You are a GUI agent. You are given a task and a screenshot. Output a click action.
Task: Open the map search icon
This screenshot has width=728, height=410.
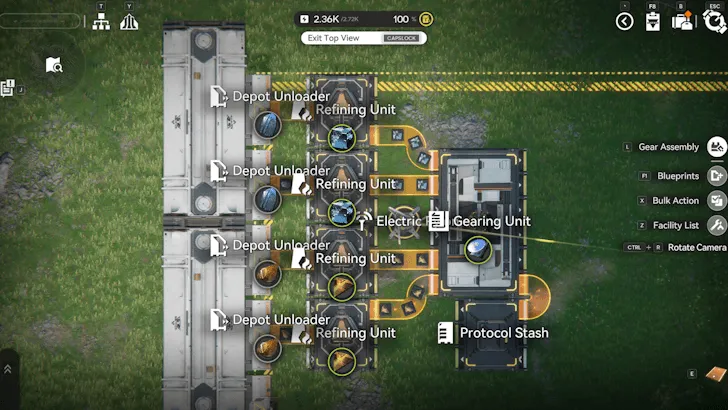point(54,66)
